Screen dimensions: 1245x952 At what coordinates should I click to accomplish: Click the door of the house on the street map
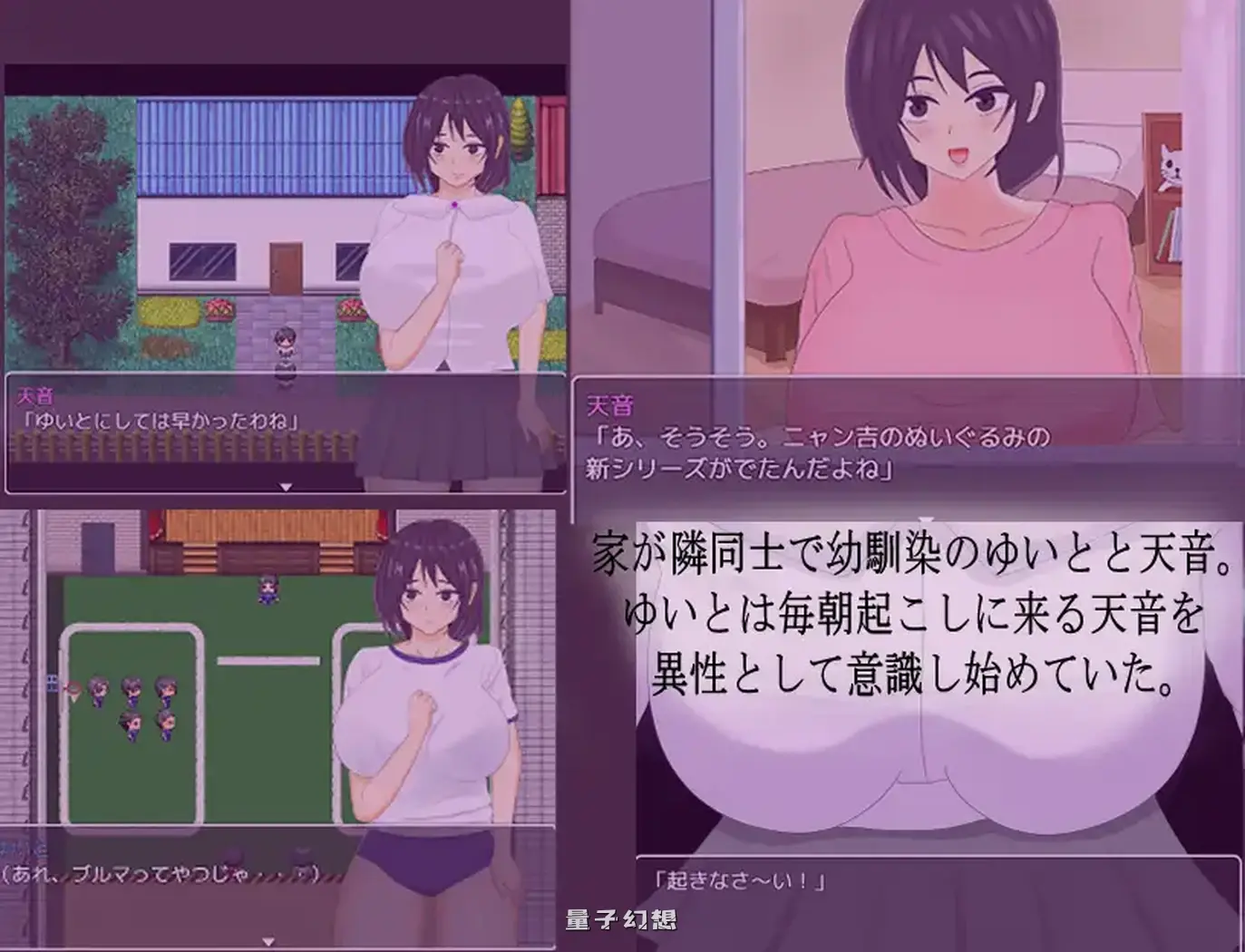pos(287,267)
